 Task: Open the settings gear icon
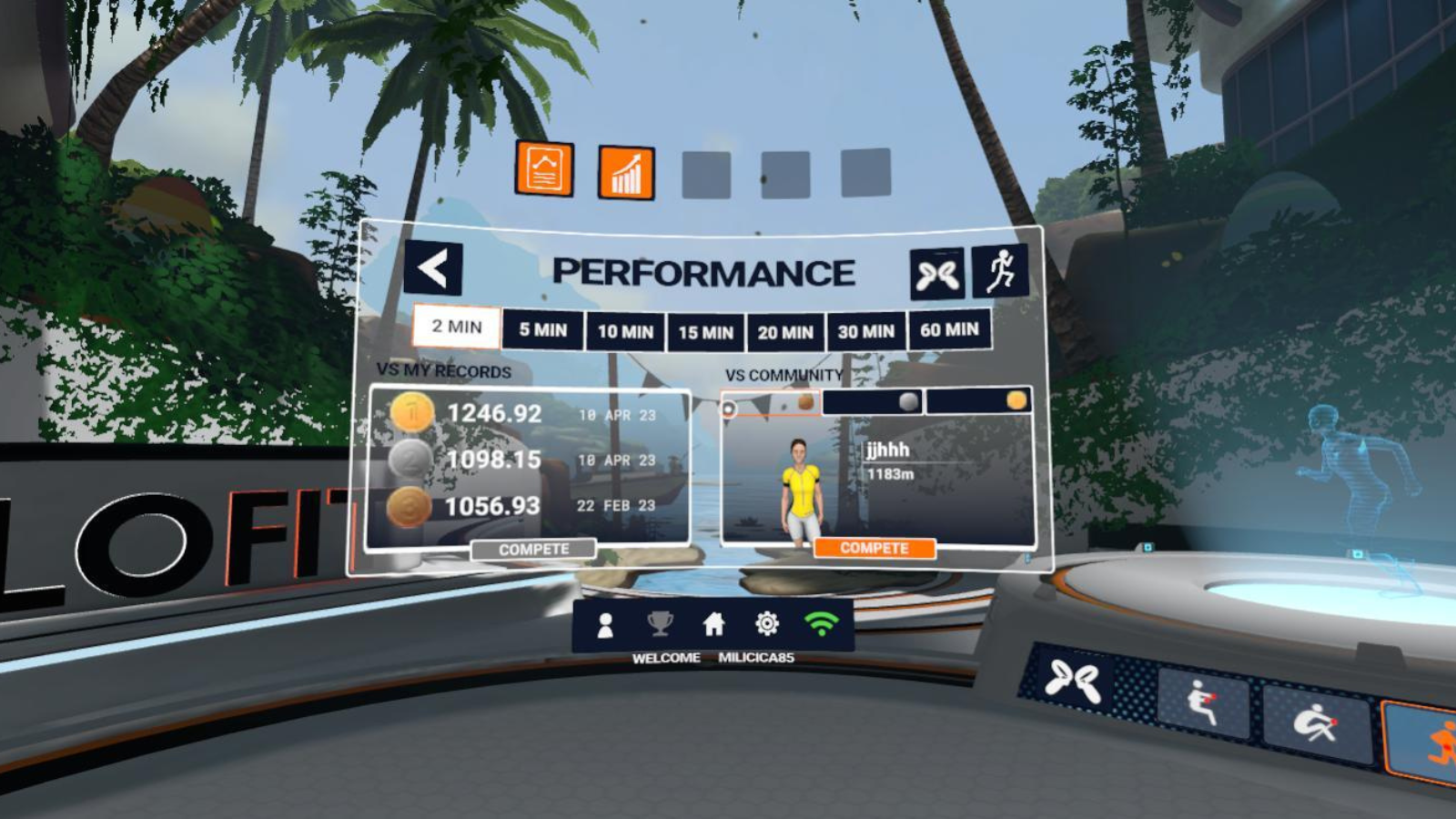click(767, 622)
